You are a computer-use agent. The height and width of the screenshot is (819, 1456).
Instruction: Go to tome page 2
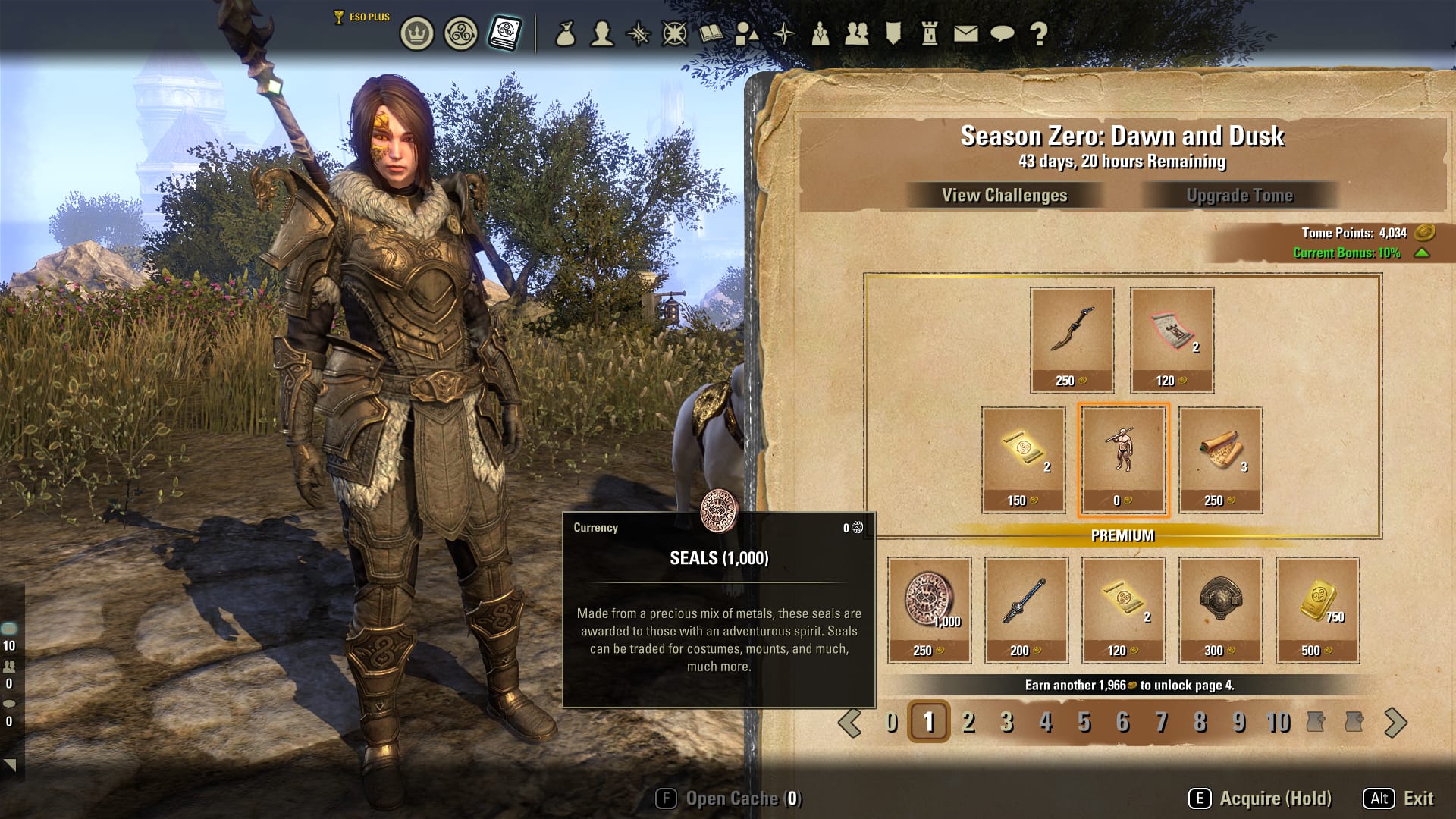tap(968, 722)
